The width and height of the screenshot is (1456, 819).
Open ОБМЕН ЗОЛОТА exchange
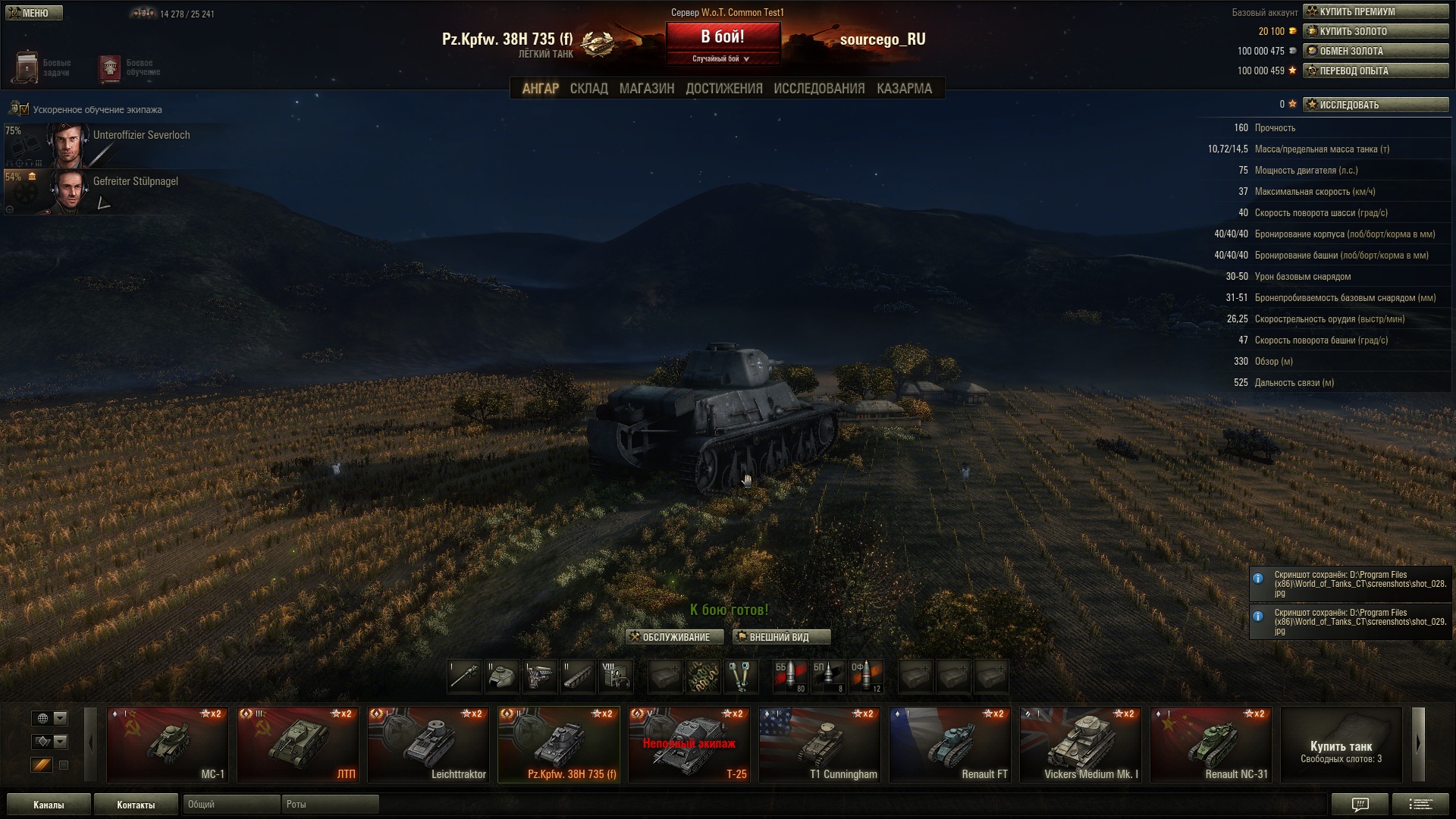pos(1376,51)
